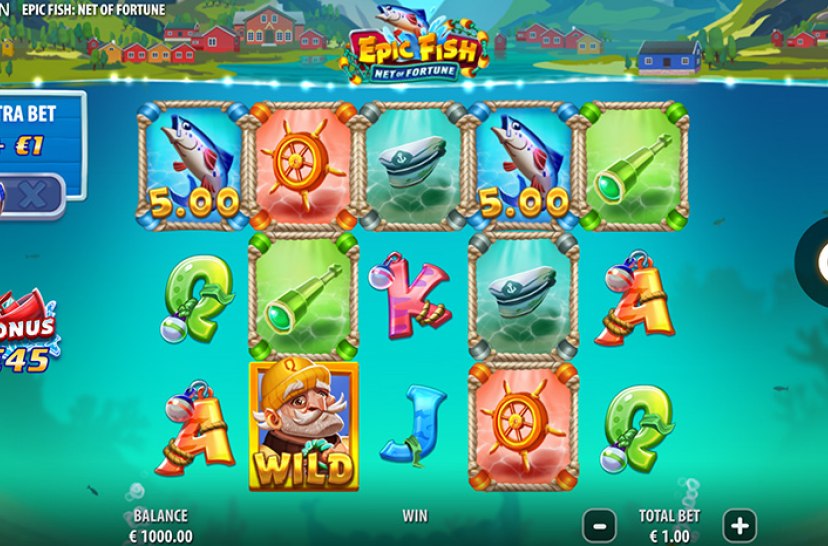Decrease total bet with the minus button

(x=599, y=524)
